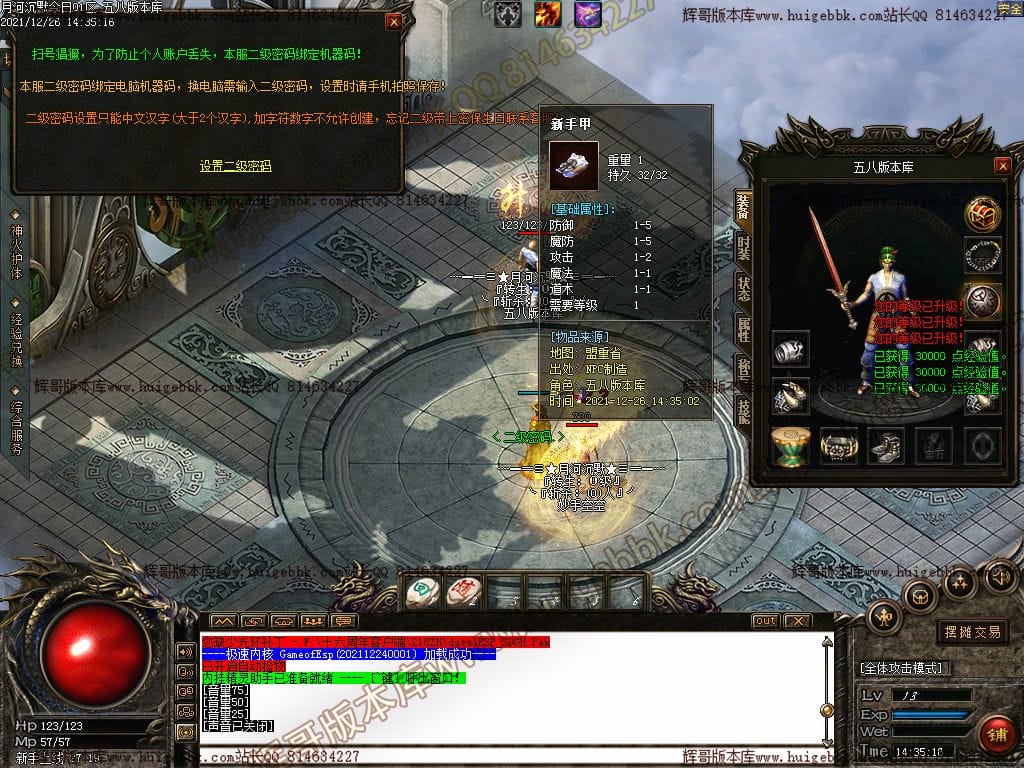Open the 摆摊交易 stall trade button

(973, 632)
